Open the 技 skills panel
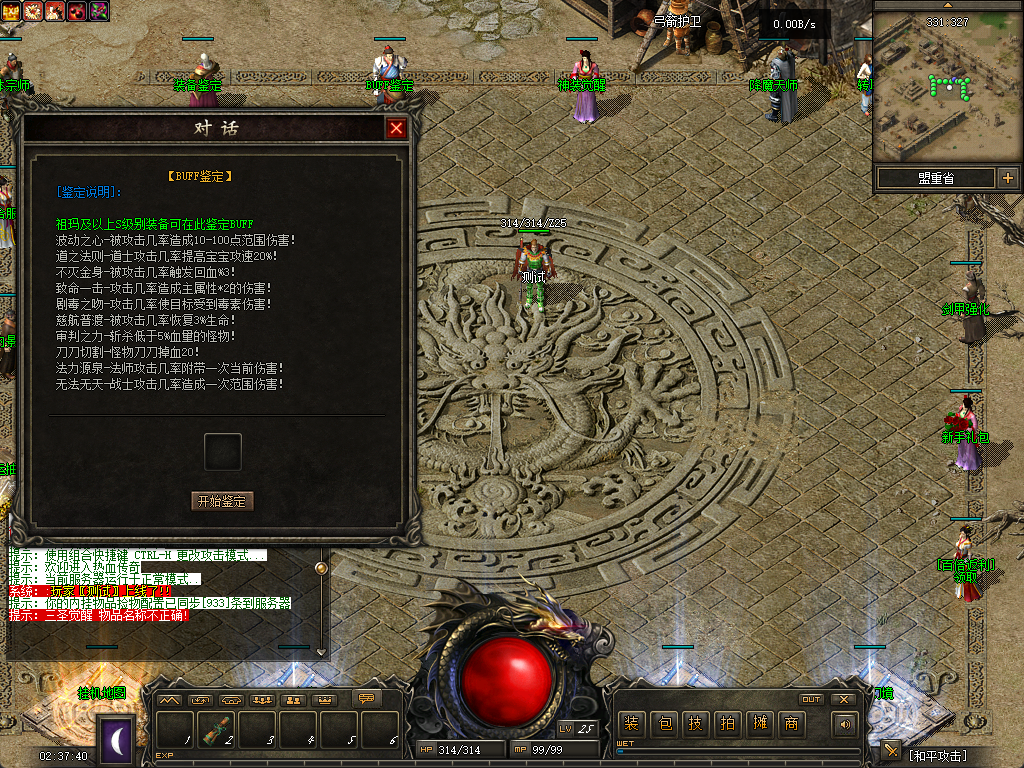This screenshot has width=1024, height=768. pyautogui.click(x=696, y=723)
